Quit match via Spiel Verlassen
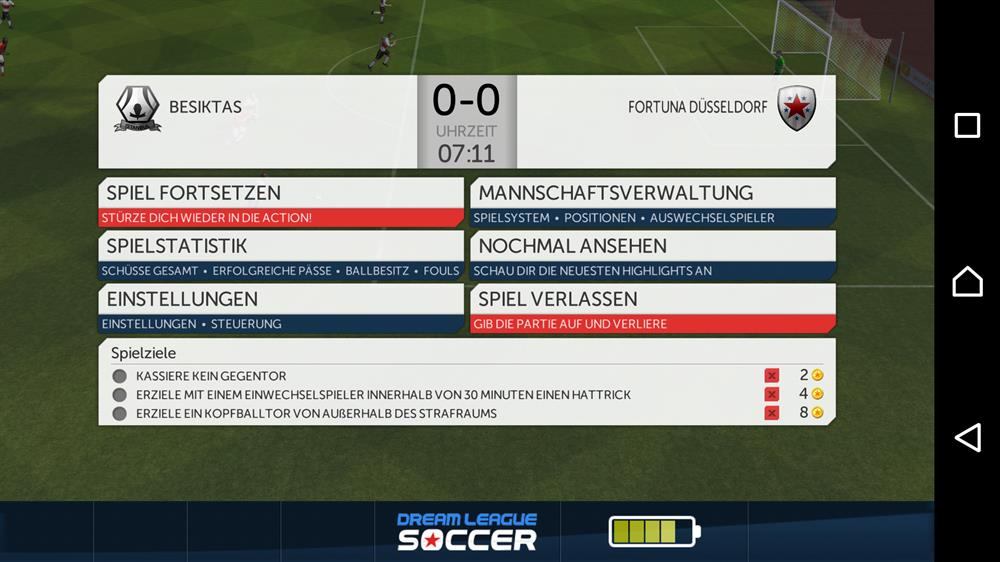Viewport: 1000px width, 562px height. coord(652,308)
